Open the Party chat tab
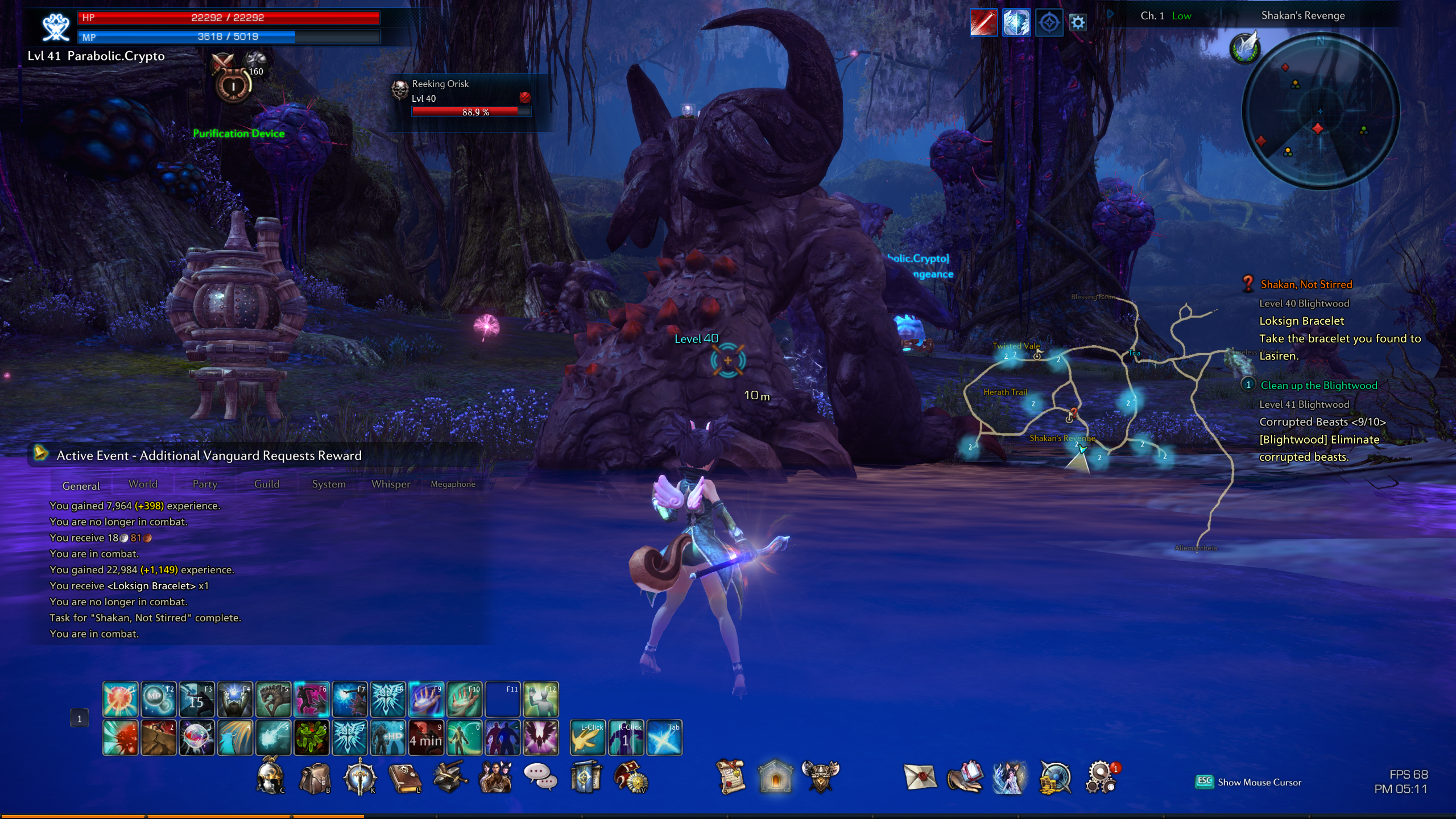1456x819 pixels. 205,484
